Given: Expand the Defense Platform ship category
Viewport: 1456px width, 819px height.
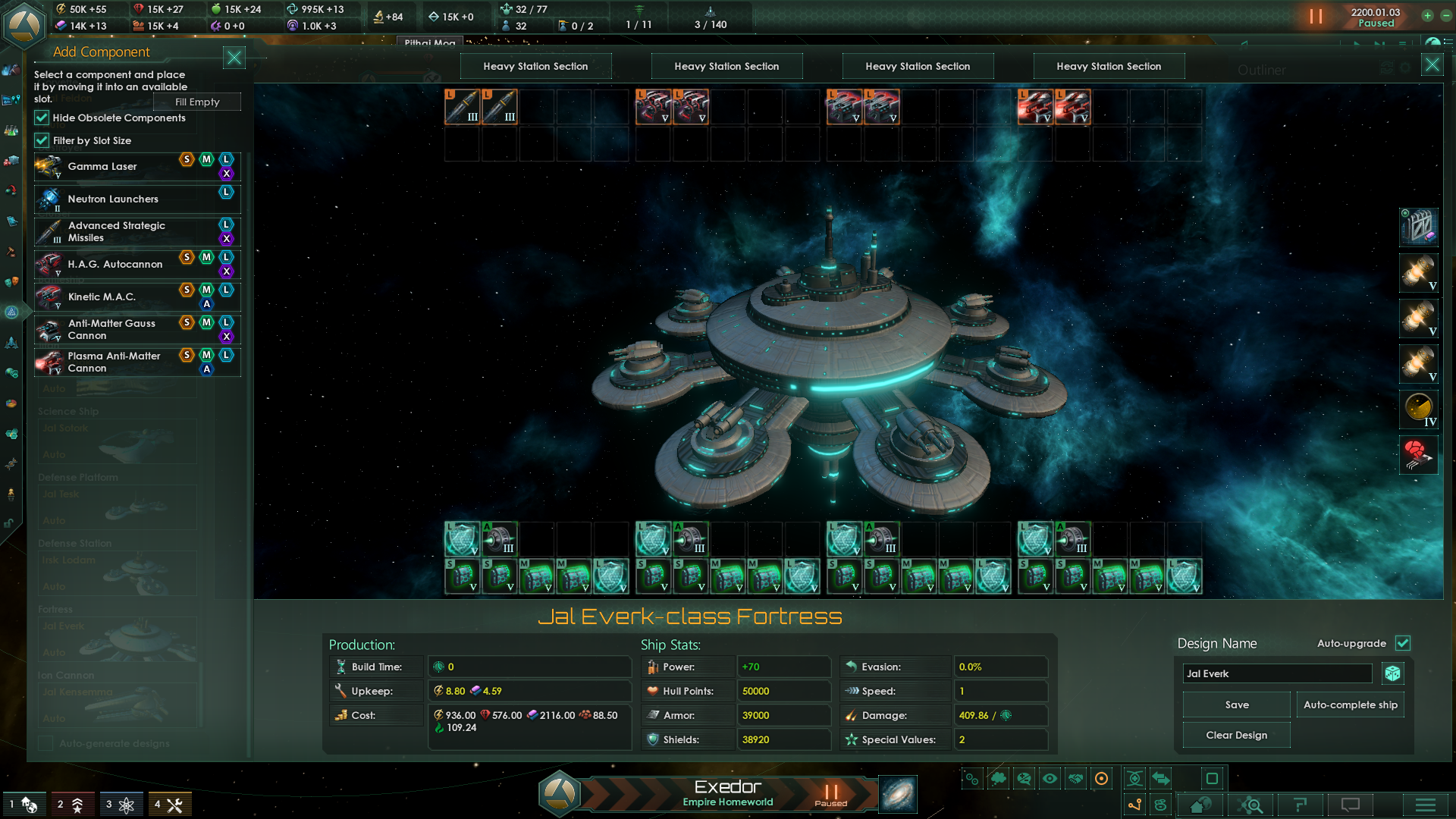Looking at the screenshot, I should (x=79, y=477).
